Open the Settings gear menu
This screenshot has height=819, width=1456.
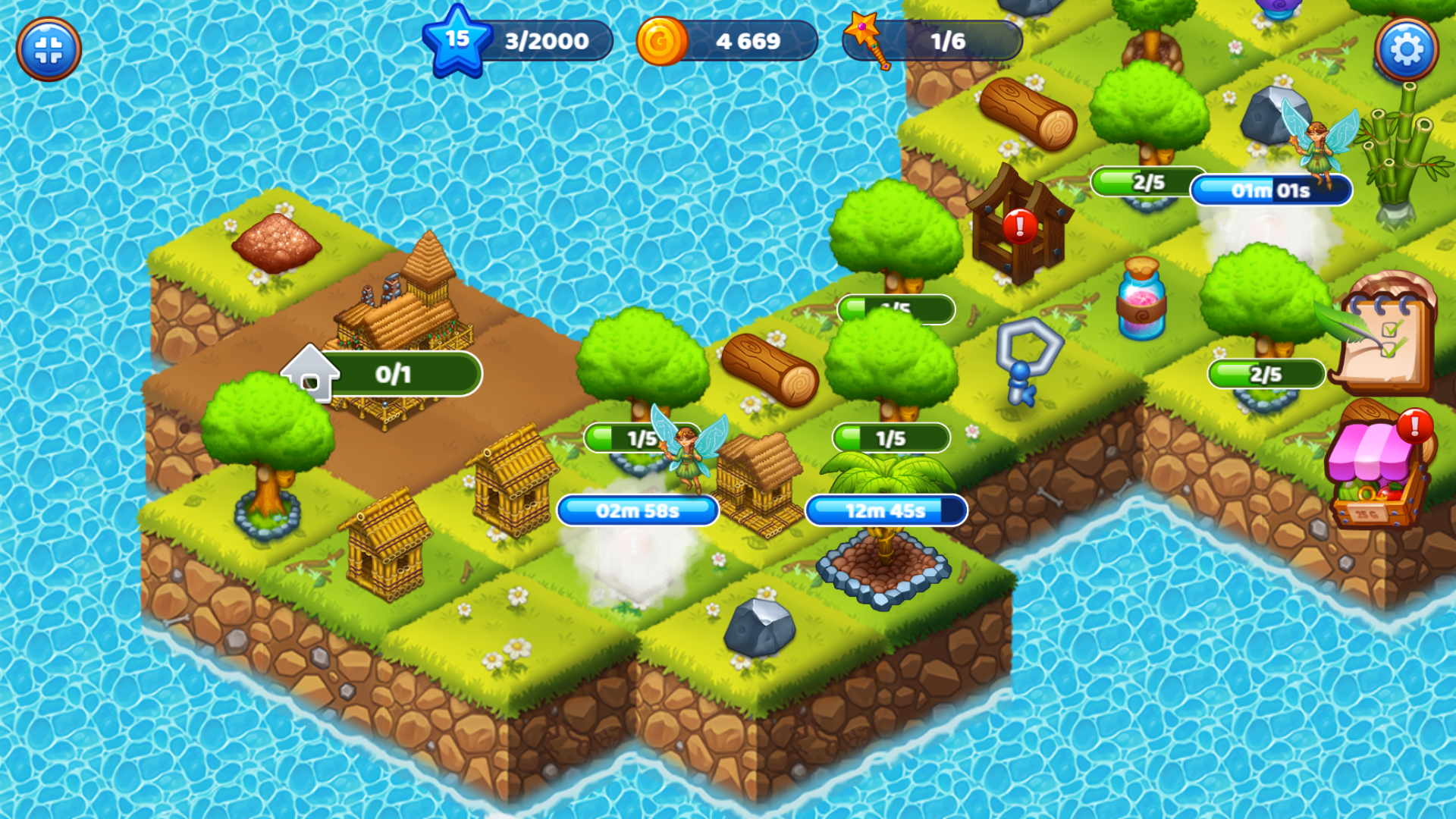click(1407, 48)
